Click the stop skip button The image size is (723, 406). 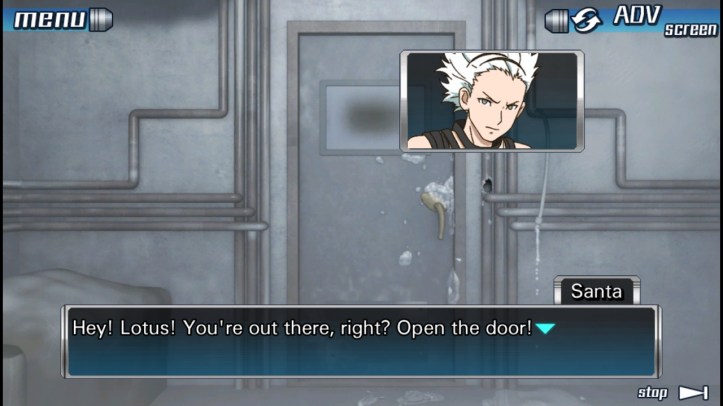(674, 392)
